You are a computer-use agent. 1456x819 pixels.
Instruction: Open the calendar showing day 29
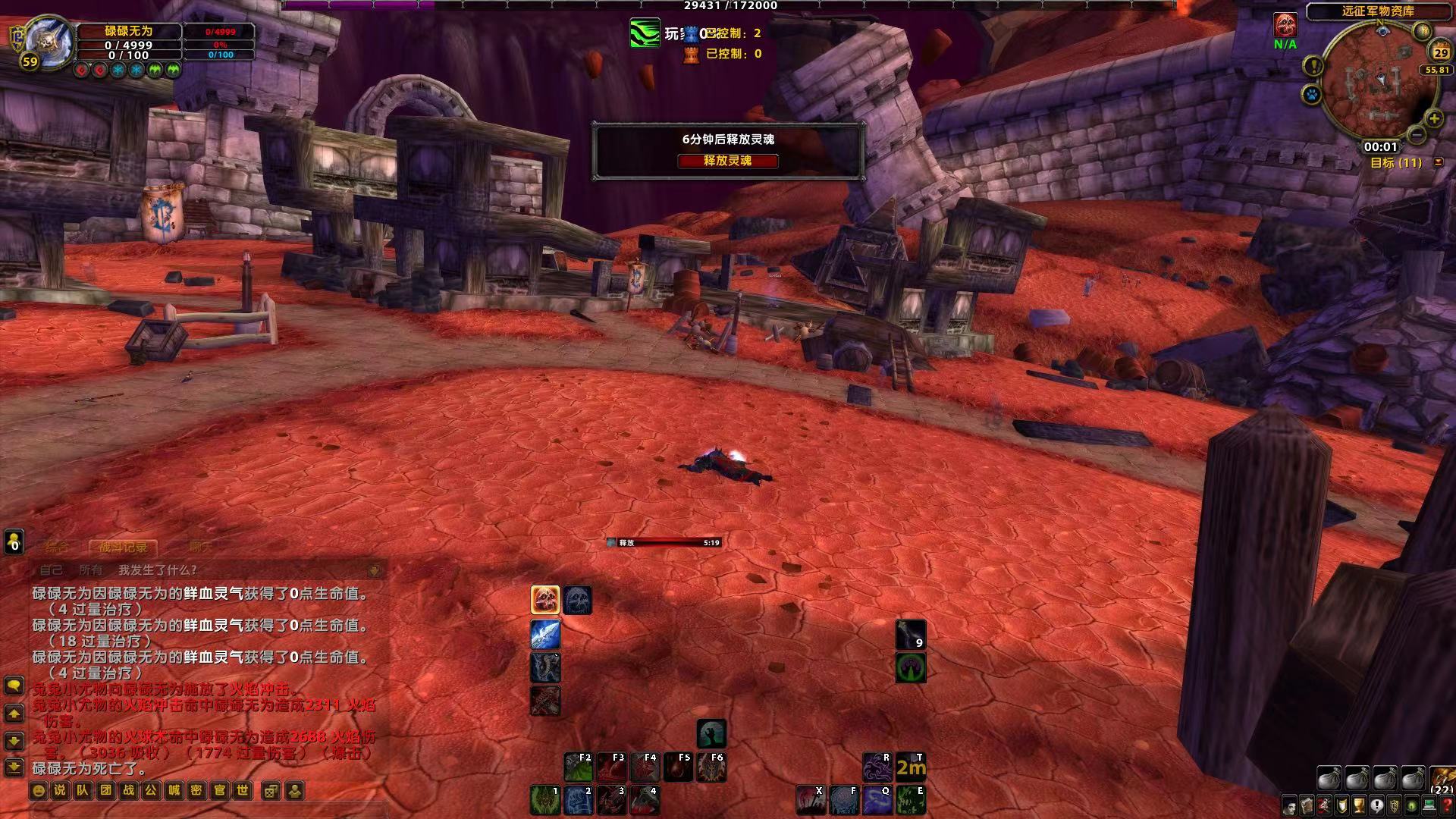coord(1439,52)
